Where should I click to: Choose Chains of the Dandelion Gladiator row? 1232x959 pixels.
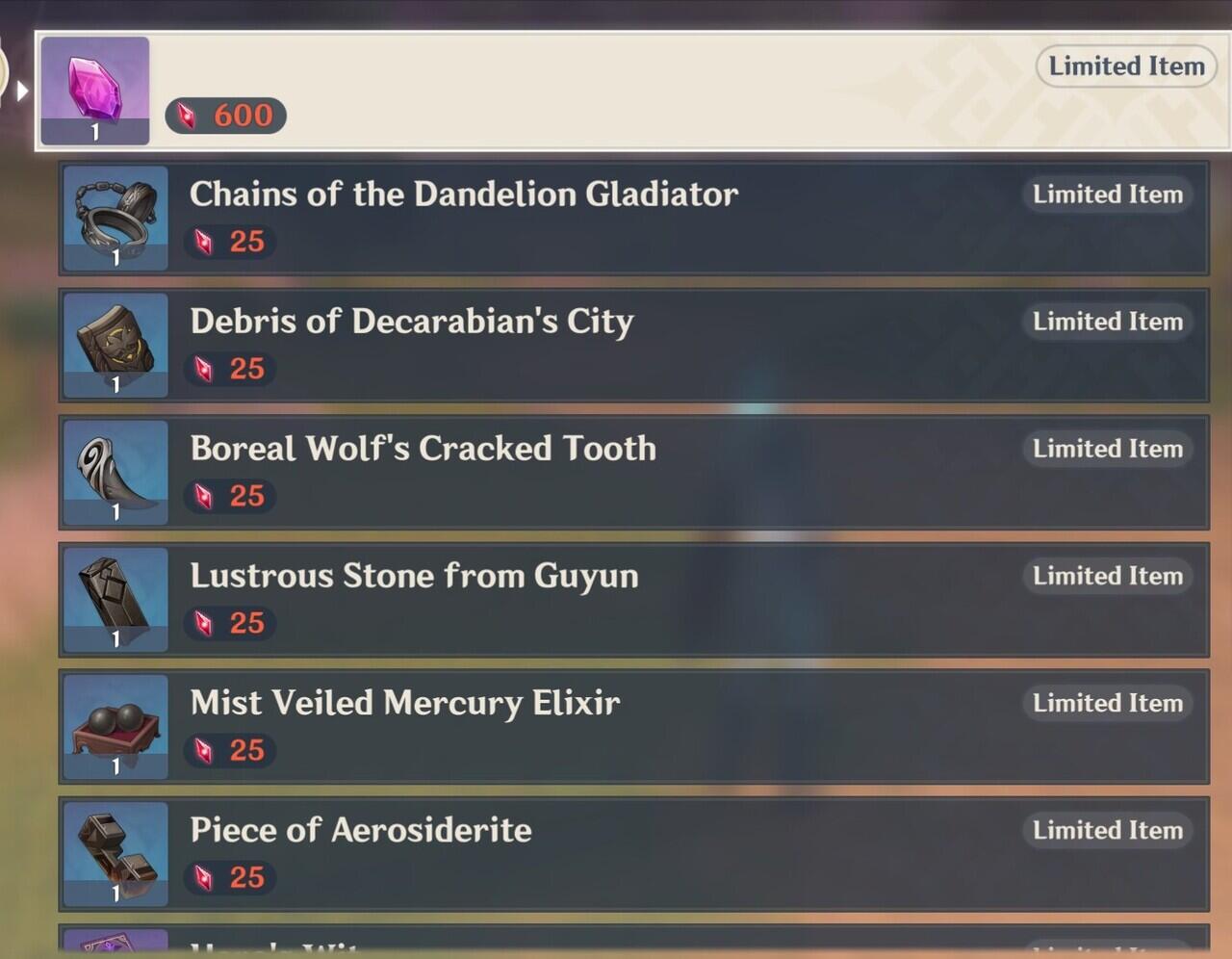632,219
